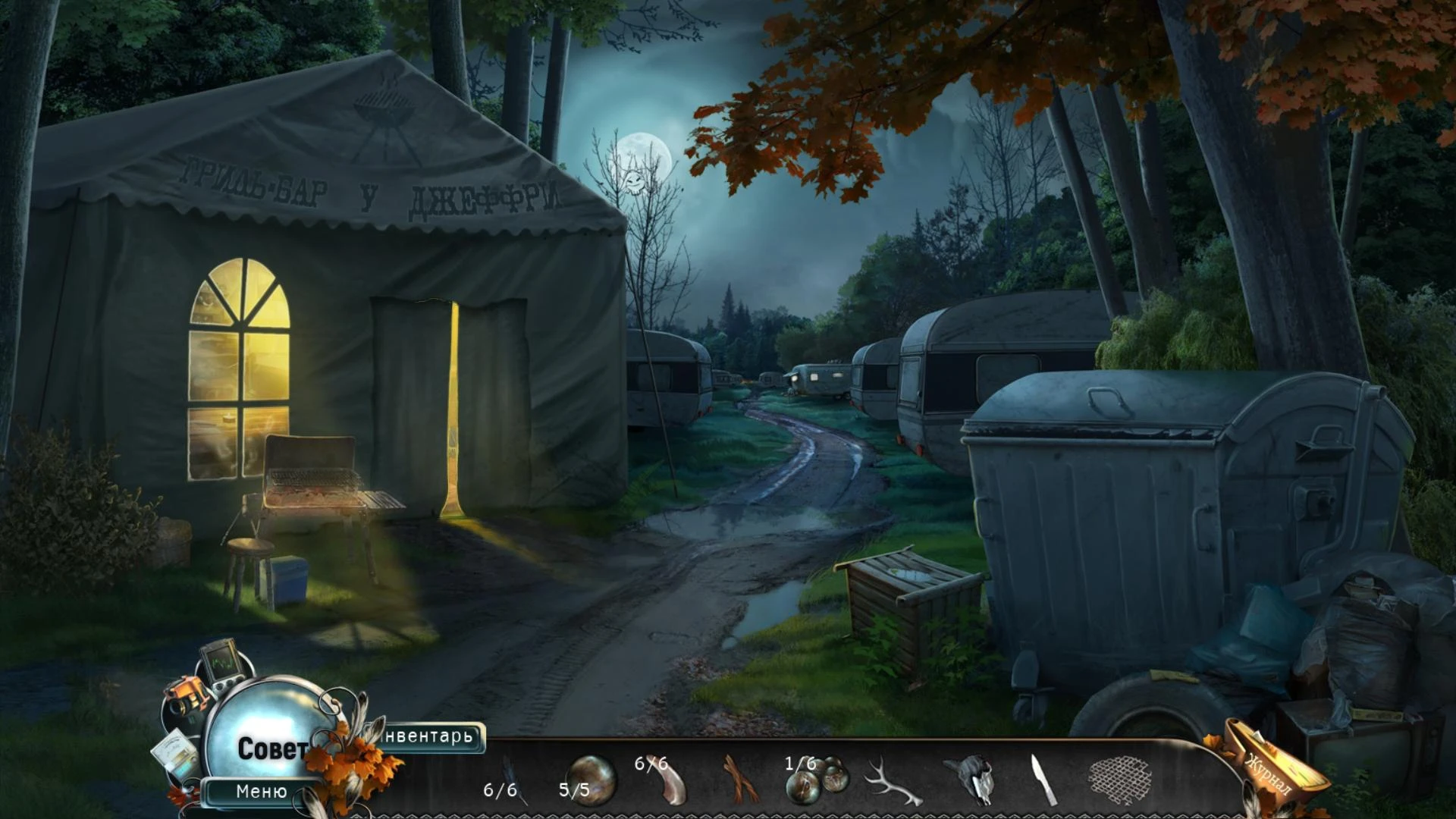This screenshot has width=1456, height=819.
Task: Select the wire mesh net item
Action: [x=1119, y=780]
